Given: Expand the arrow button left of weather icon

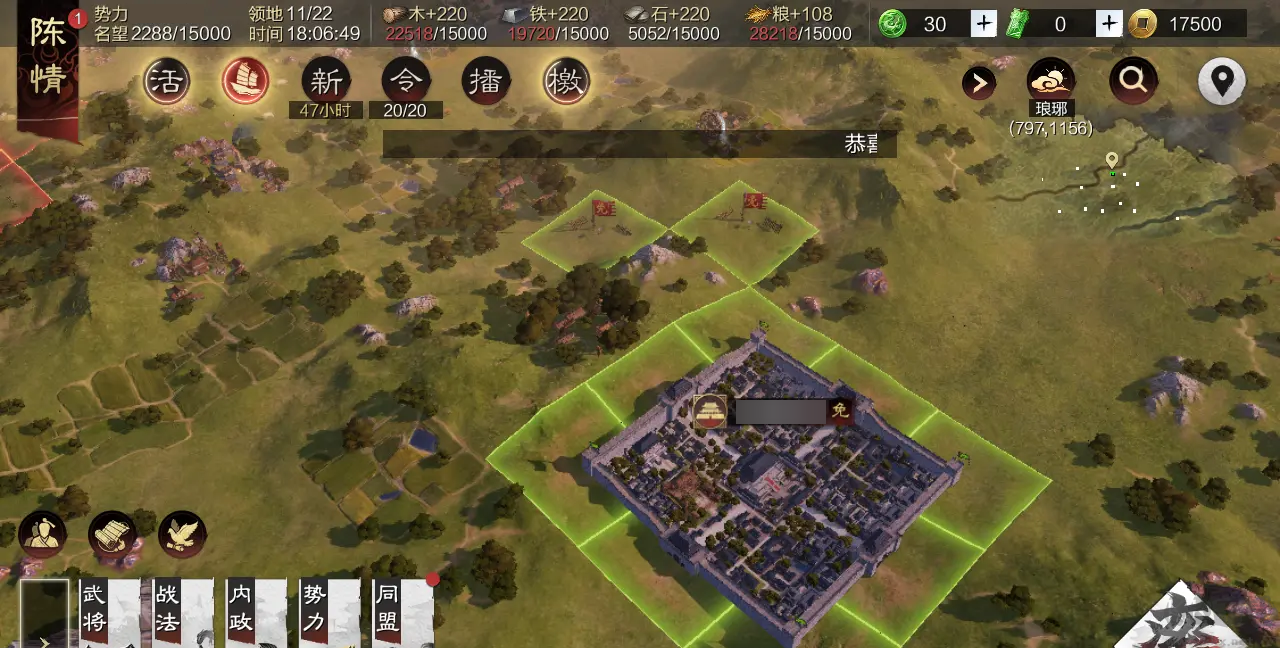Looking at the screenshot, I should pos(979,83).
